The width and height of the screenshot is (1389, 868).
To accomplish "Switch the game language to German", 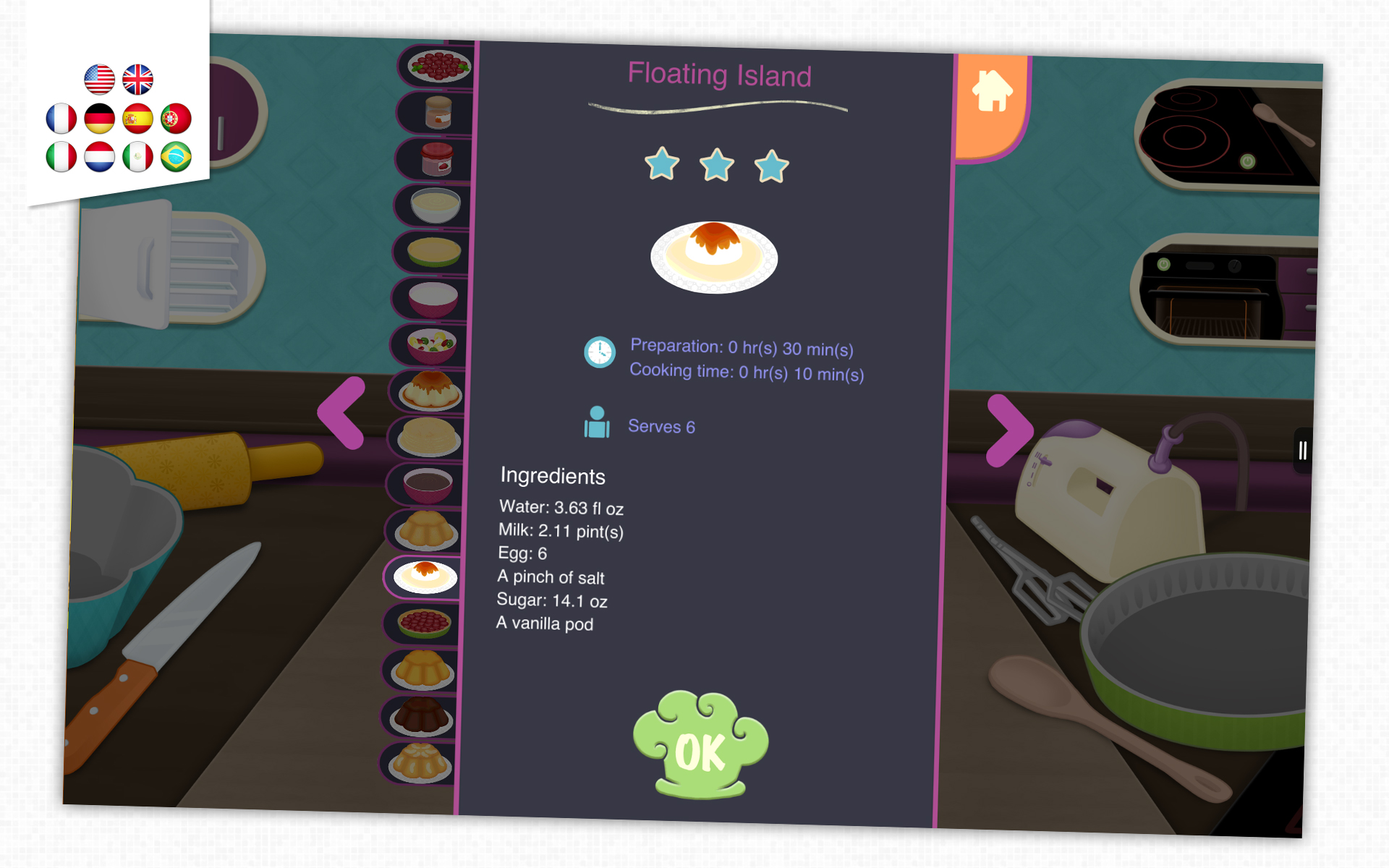I will 99,119.
